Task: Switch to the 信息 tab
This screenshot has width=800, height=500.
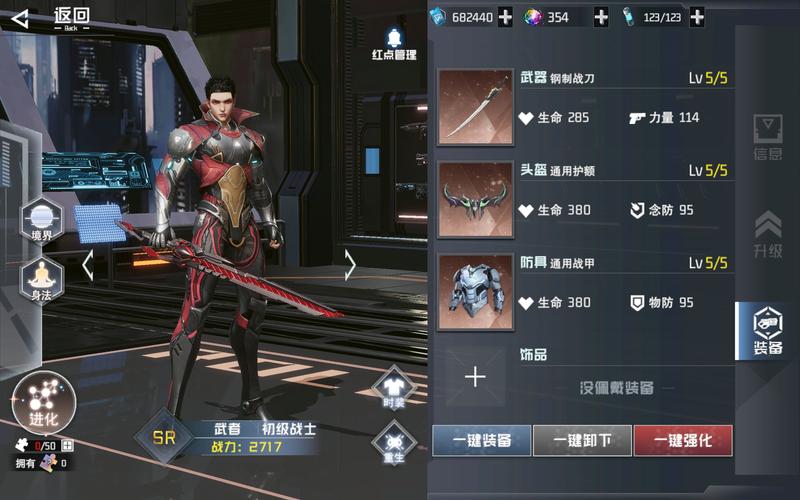Action: pyautogui.click(x=768, y=138)
